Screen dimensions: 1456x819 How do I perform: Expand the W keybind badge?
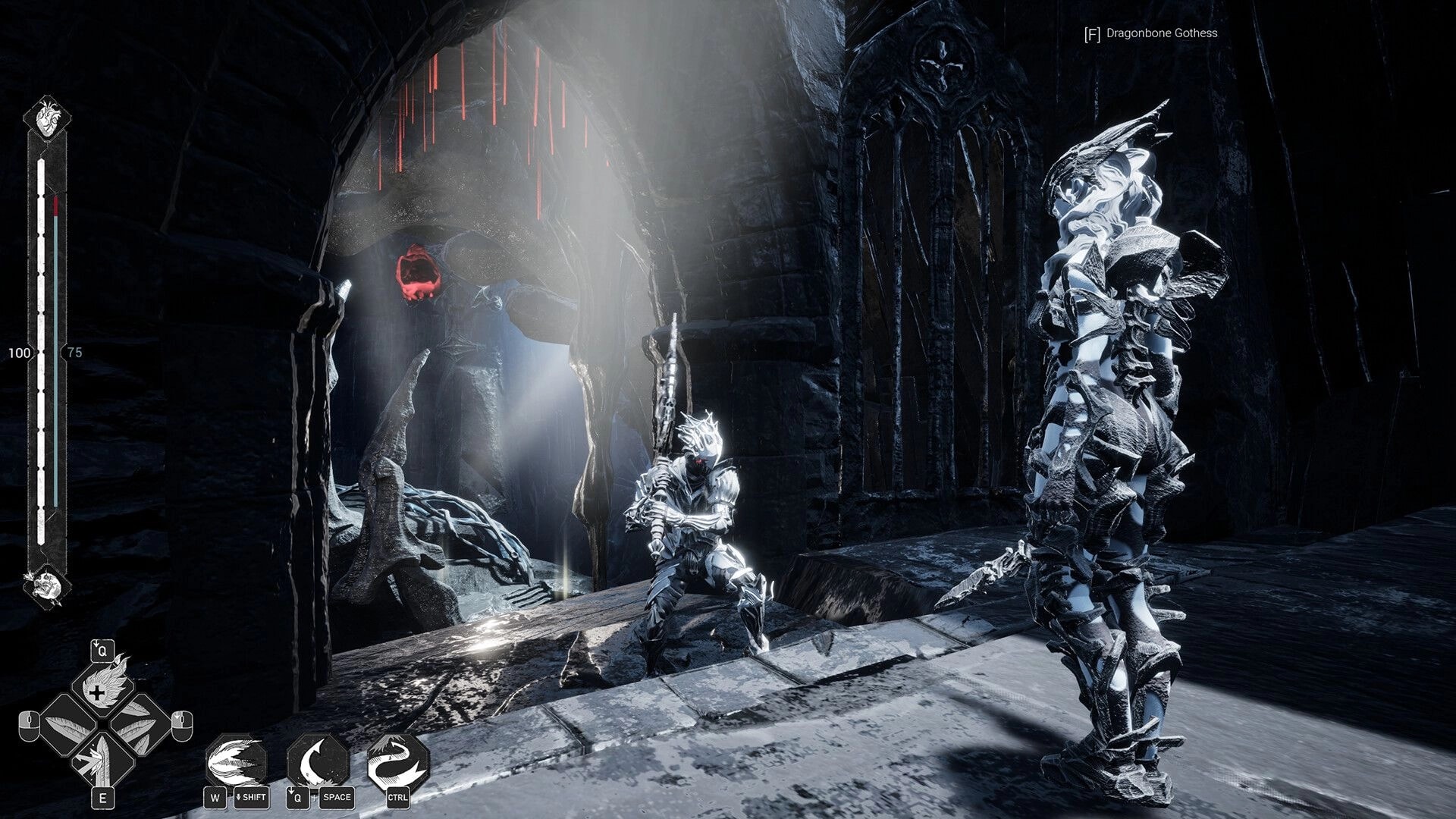(x=215, y=798)
